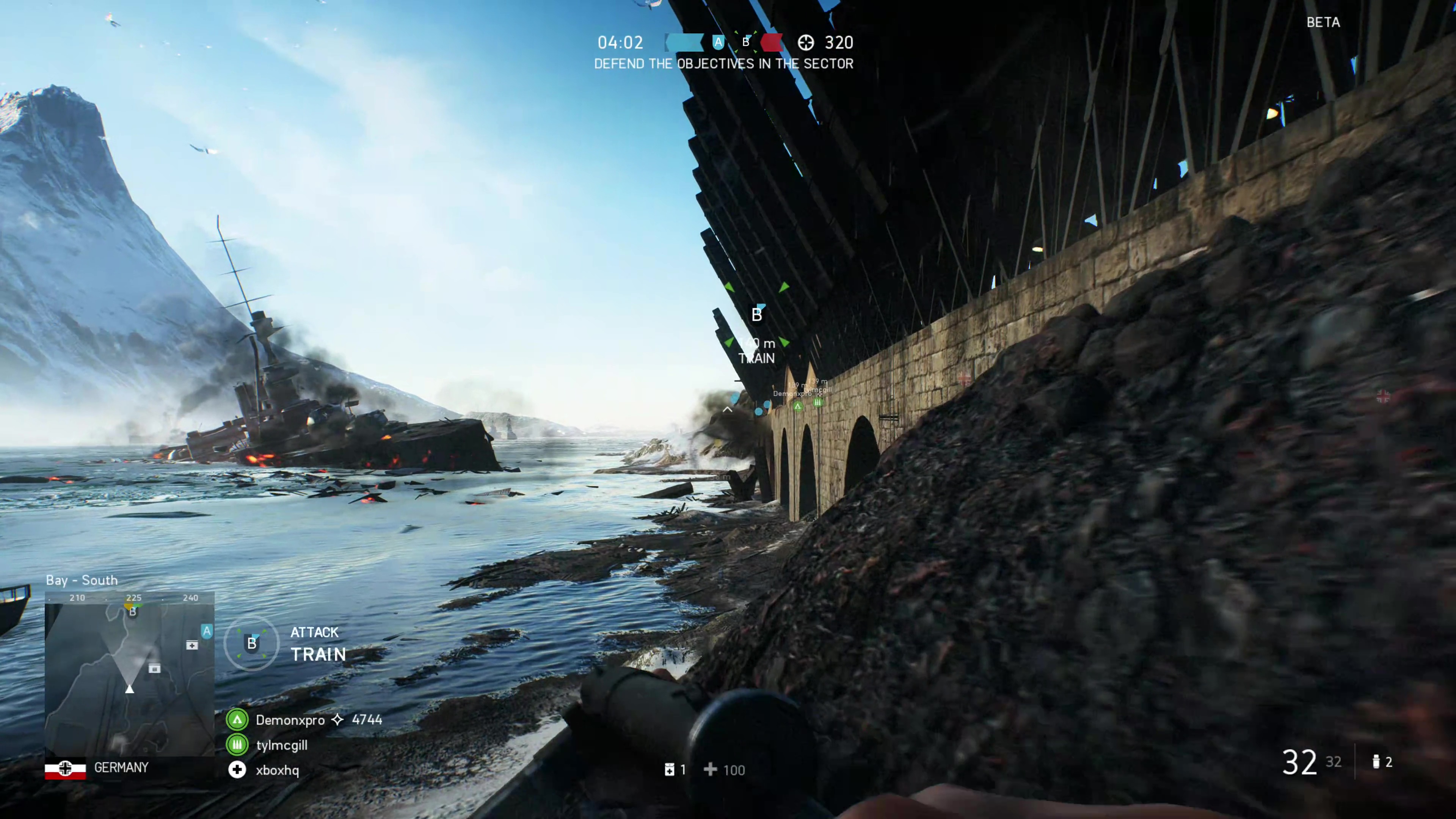Click the grenade count icon near 100 health
Image resolution: width=1456 pixels, height=819 pixels.
click(670, 770)
